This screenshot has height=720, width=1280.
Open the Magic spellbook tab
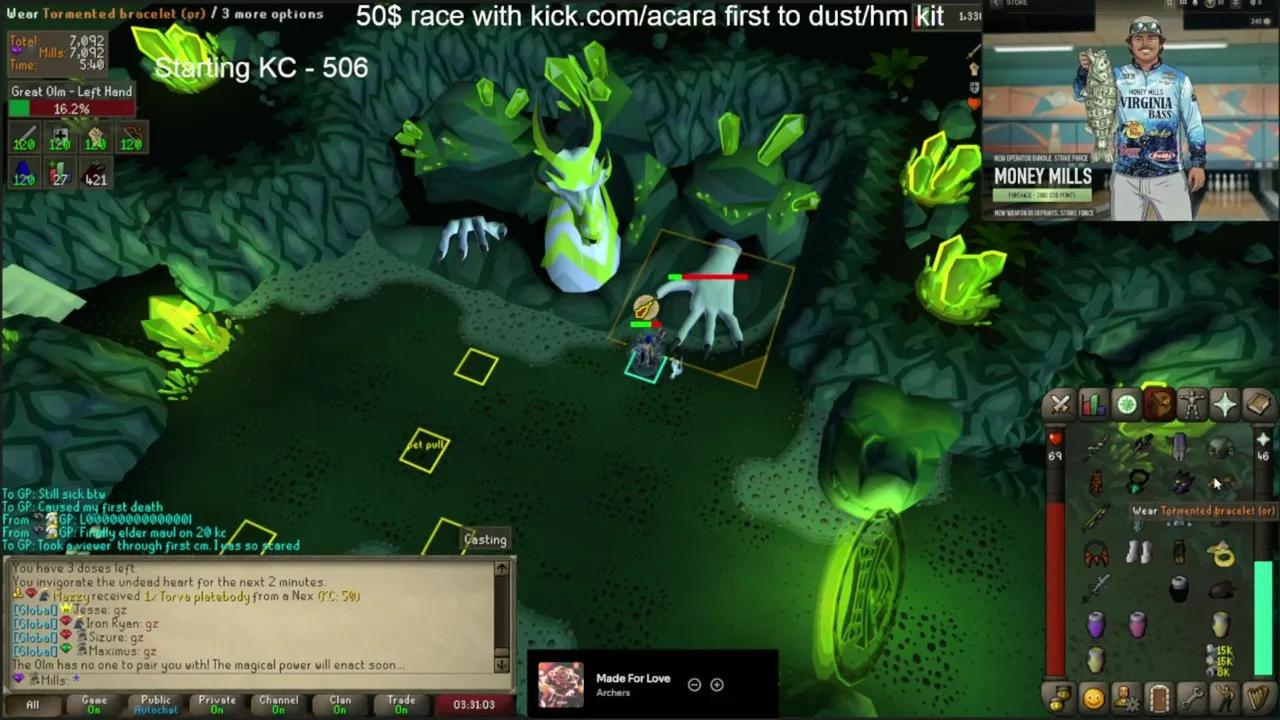[x=1258, y=403]
